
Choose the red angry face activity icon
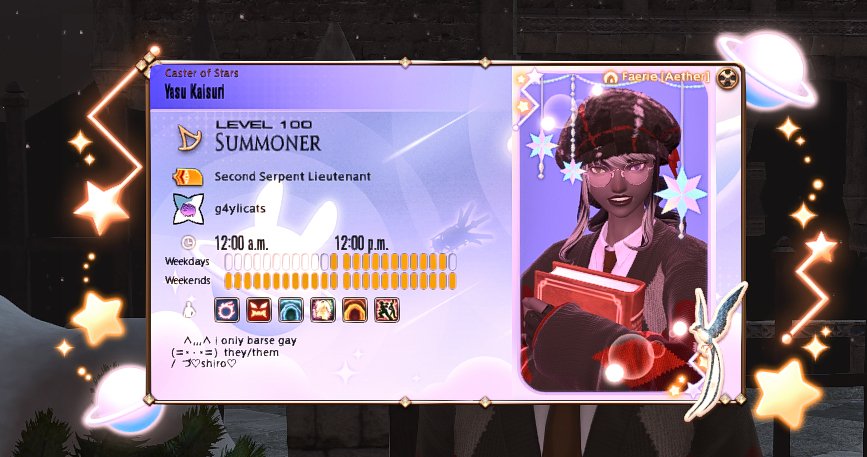tap(259, 309)
